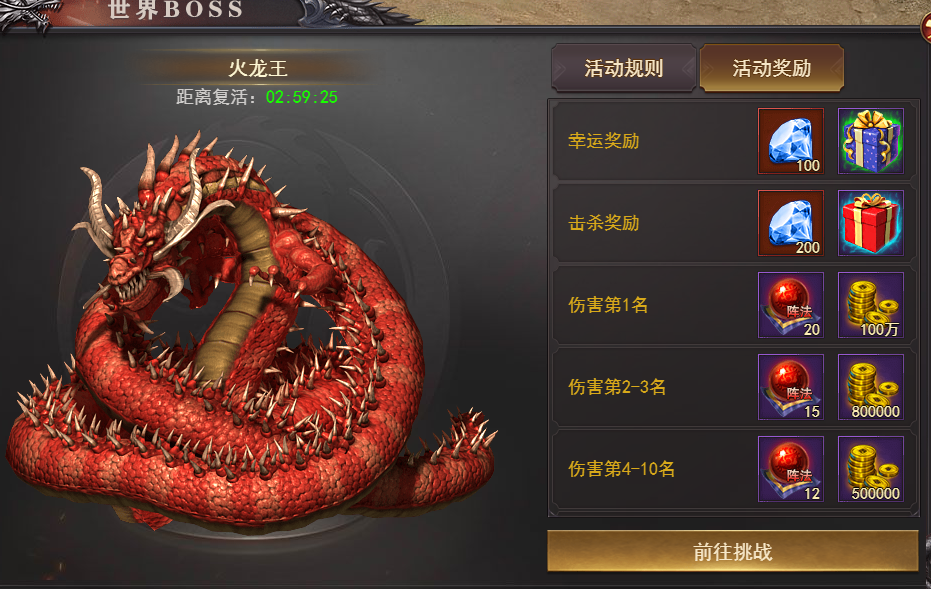Inspect the 100 diamond lucky reward
Viewport: 931px width, 589px height.
click(x=791, y=141)
